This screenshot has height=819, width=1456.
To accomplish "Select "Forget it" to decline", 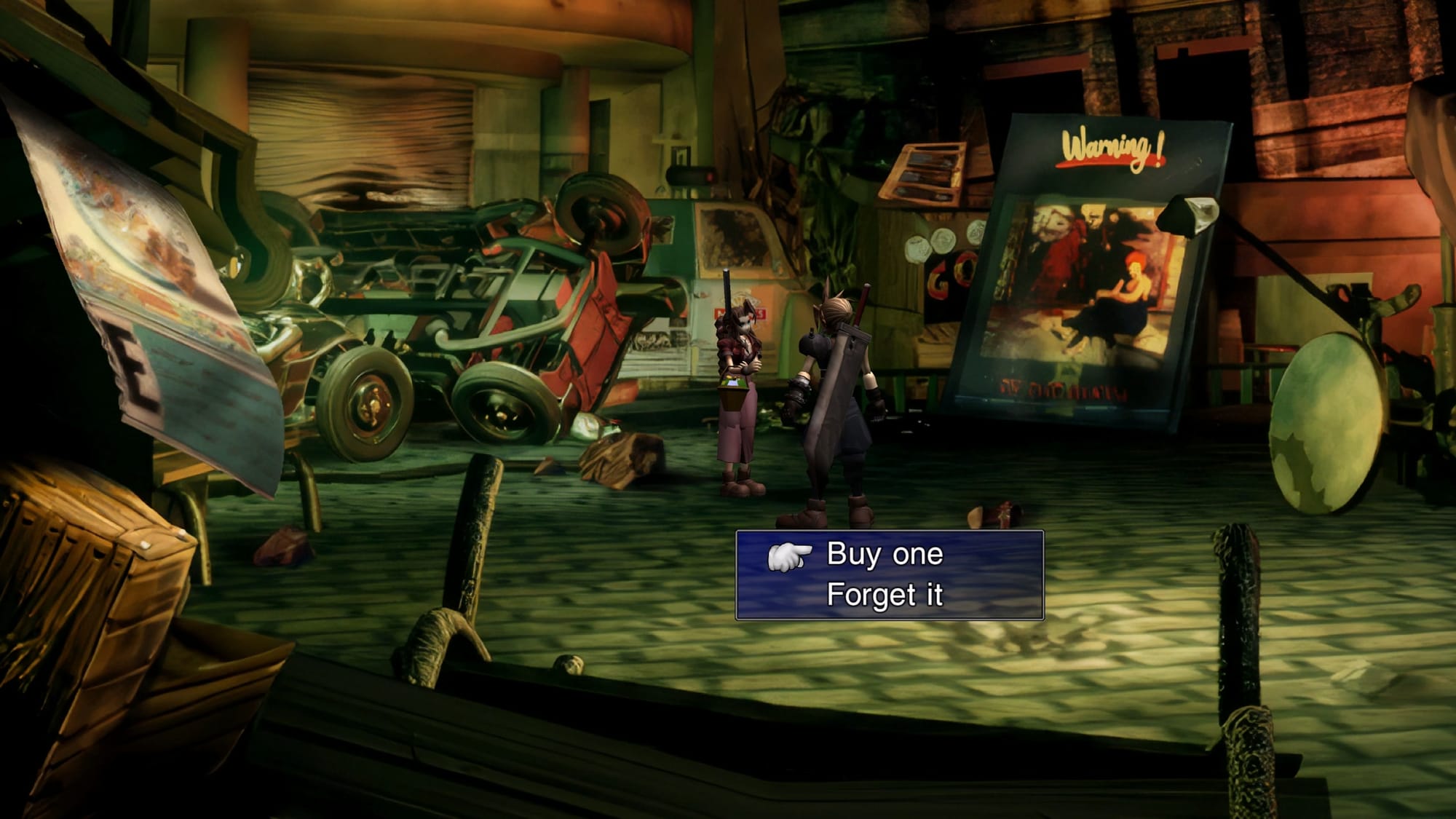I will click(885, 596).
